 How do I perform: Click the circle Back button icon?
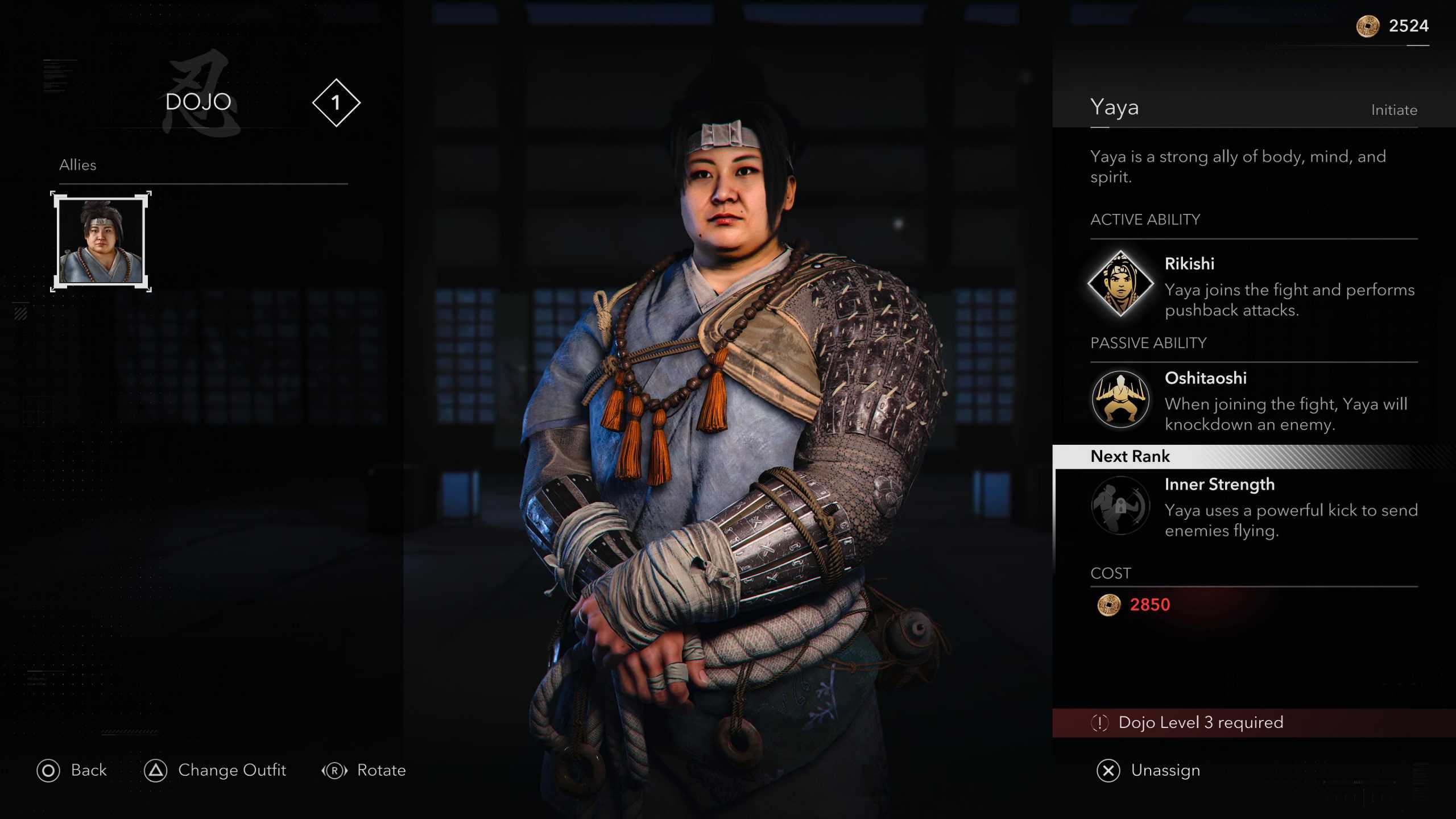tap(50, 771)
